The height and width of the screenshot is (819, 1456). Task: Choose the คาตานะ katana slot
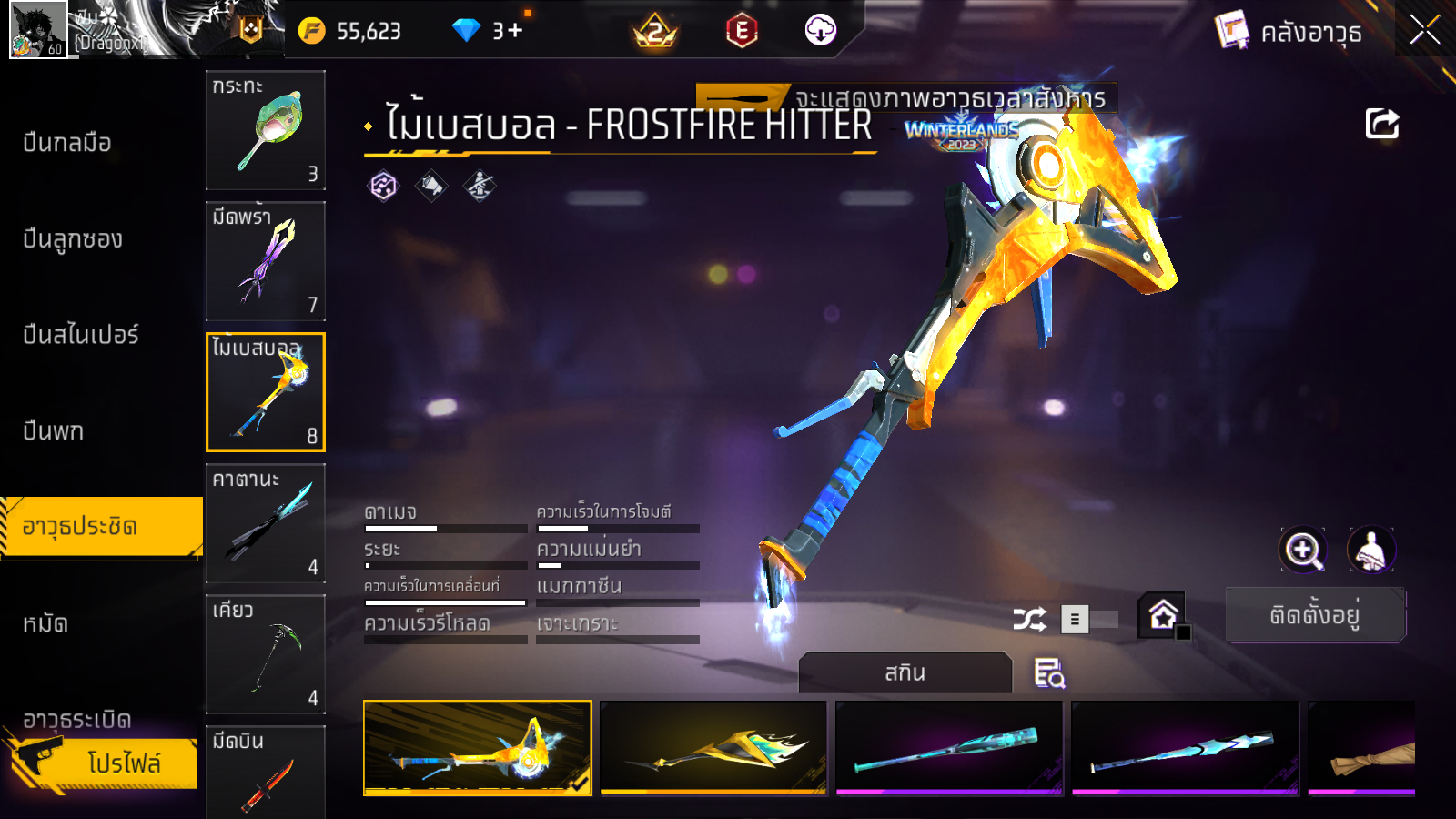point(266,522)
